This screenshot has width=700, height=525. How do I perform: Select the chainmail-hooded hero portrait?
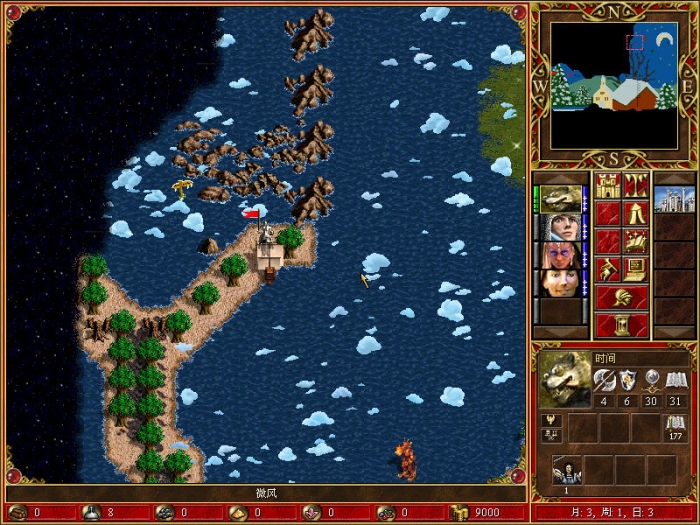click(x=560, y=227)
